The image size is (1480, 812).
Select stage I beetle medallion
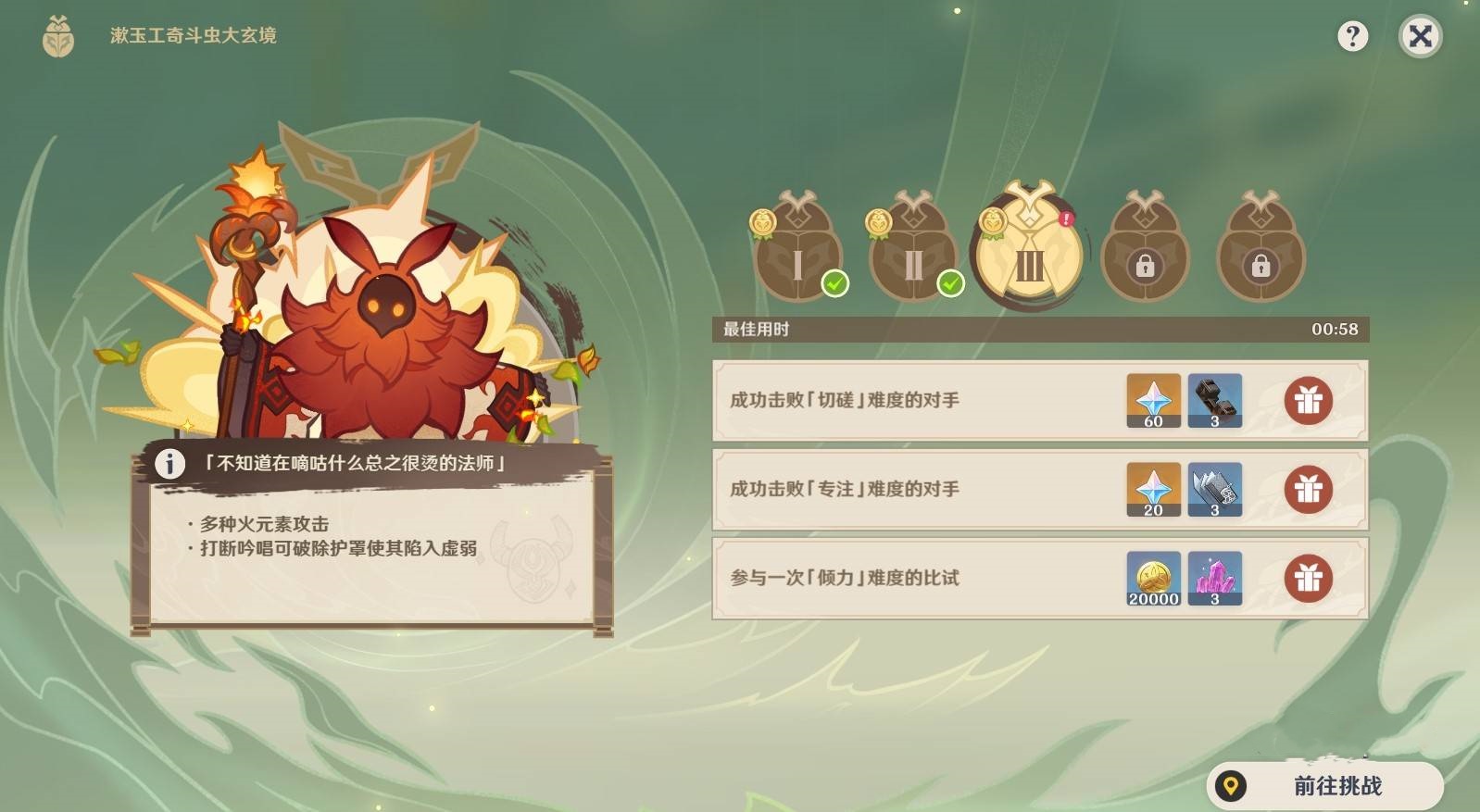tap(797, 250)
